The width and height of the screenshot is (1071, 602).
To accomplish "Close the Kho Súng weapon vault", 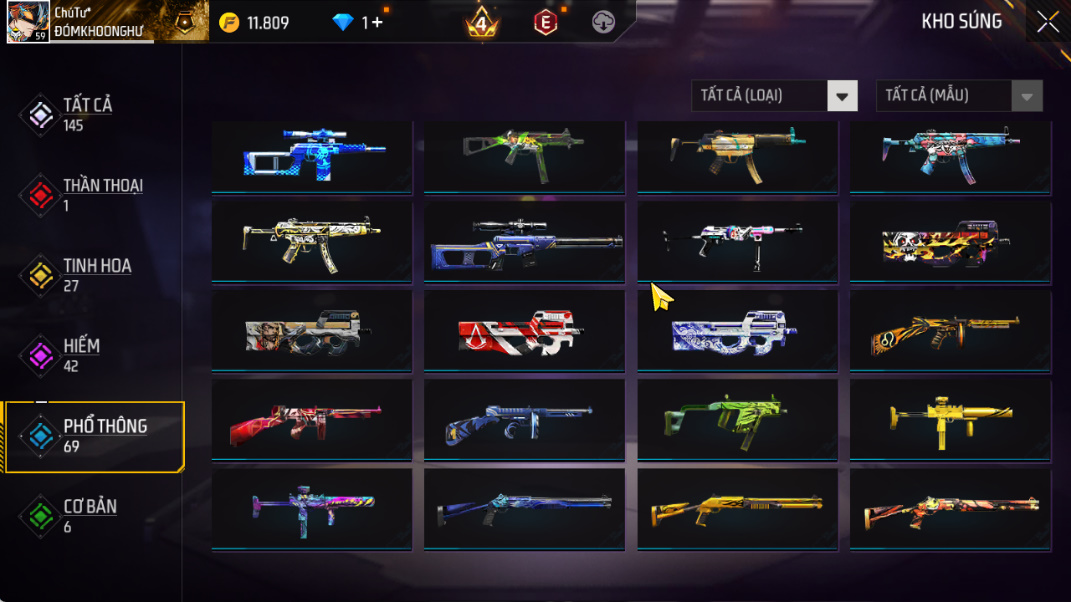I will (x=1047, y=22).
